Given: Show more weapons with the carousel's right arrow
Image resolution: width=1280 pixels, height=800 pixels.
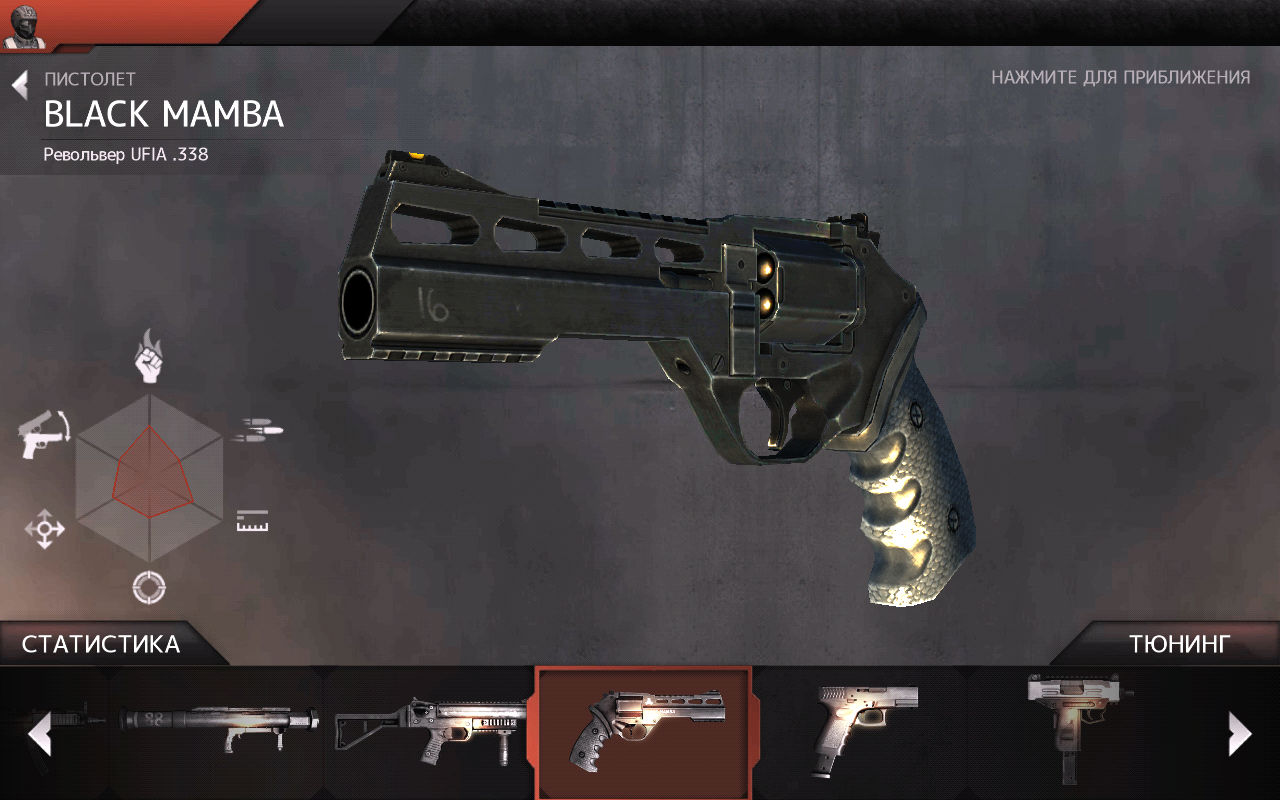Looking at the screenshot, I should click(1239, 735).
